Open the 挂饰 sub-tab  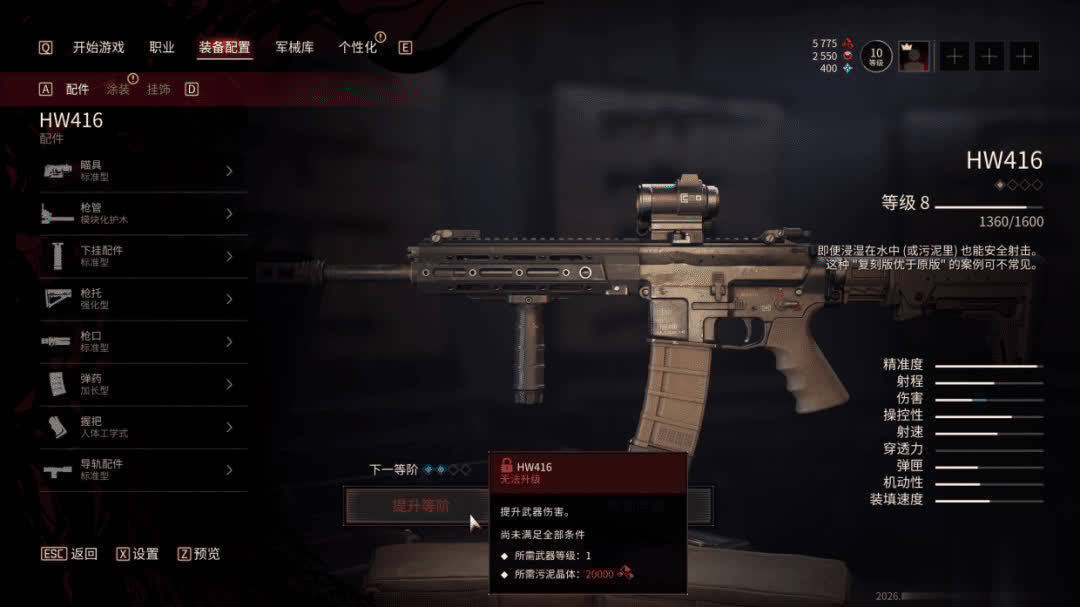tap(158, 89)
